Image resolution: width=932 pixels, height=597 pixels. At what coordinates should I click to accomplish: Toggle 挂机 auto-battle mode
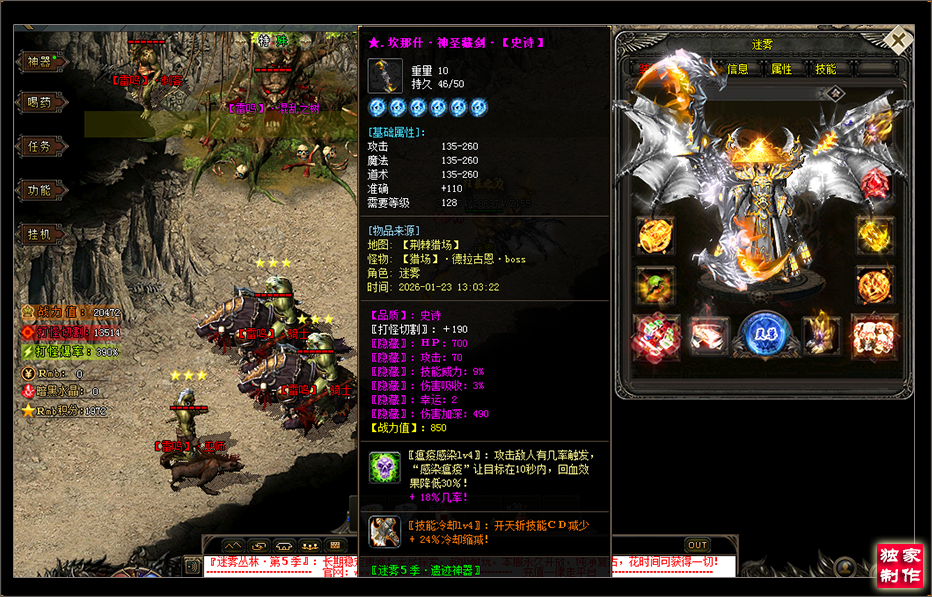40,233
